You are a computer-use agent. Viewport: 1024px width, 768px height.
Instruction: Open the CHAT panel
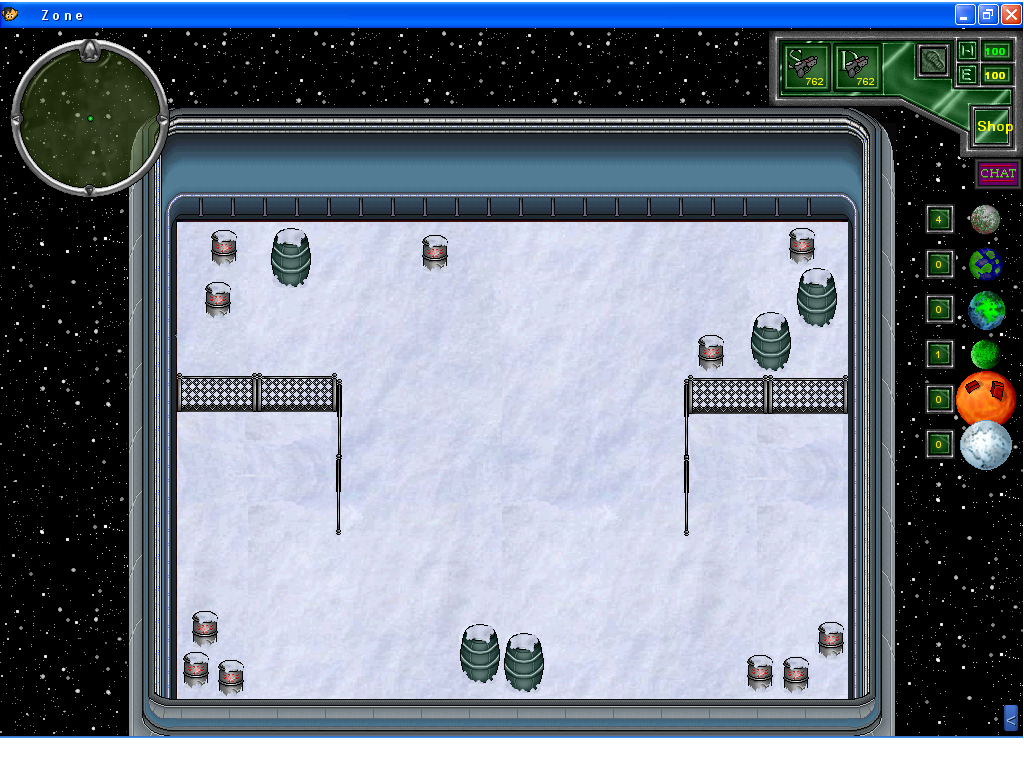click(997, 174)
